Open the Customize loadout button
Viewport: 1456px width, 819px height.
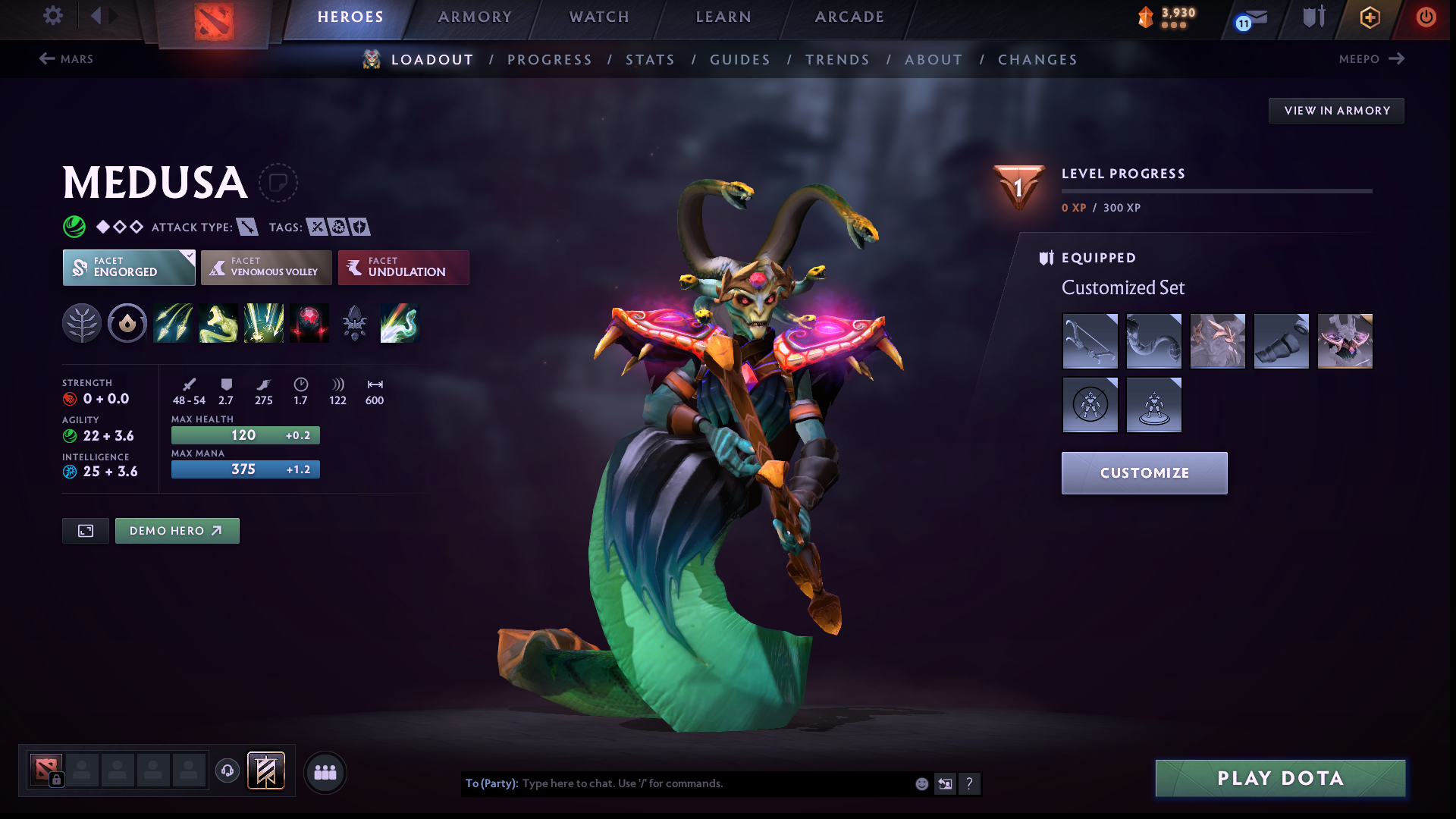(x=1144, y=473)
